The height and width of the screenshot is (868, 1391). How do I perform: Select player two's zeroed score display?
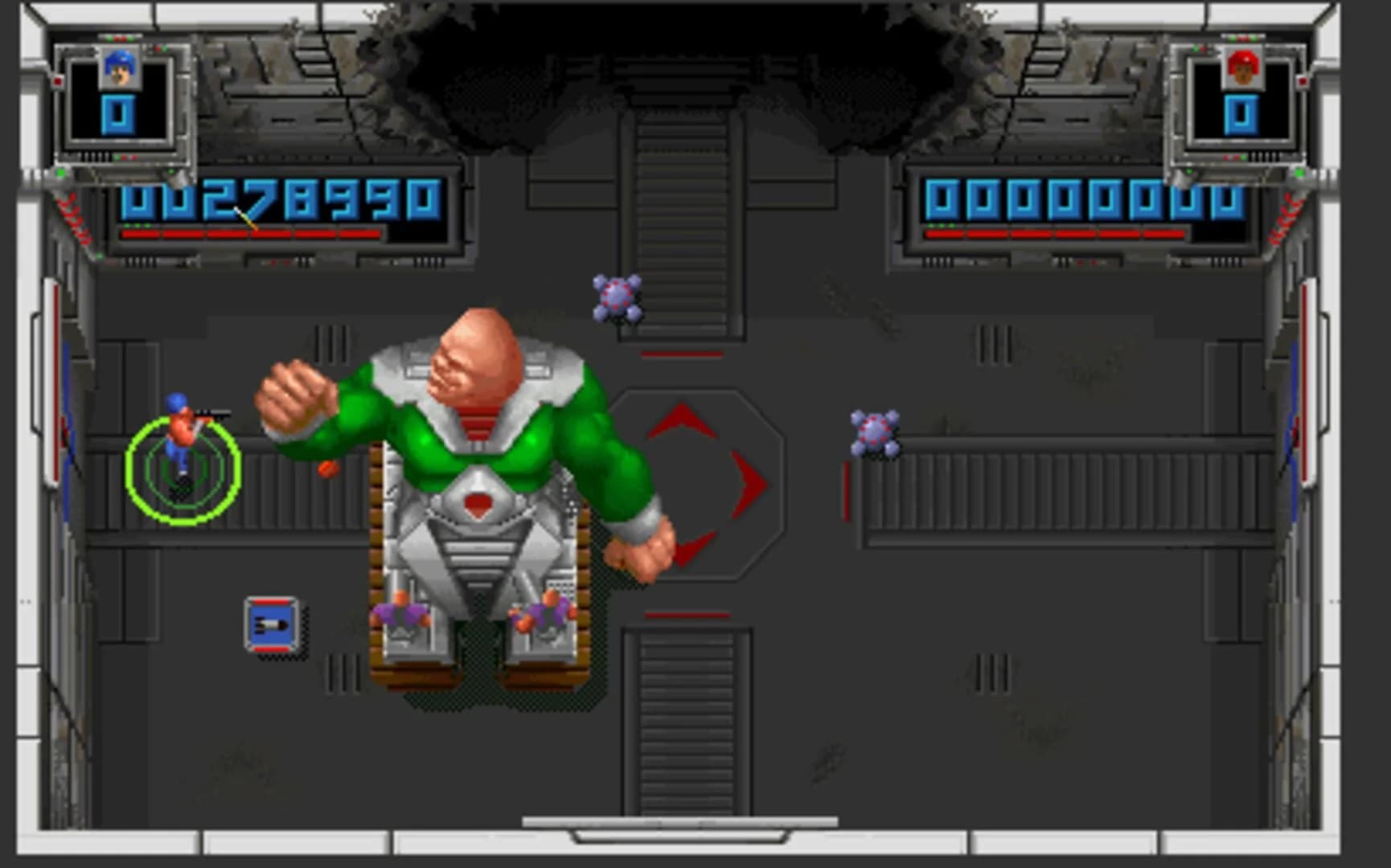coord(1081,198)
